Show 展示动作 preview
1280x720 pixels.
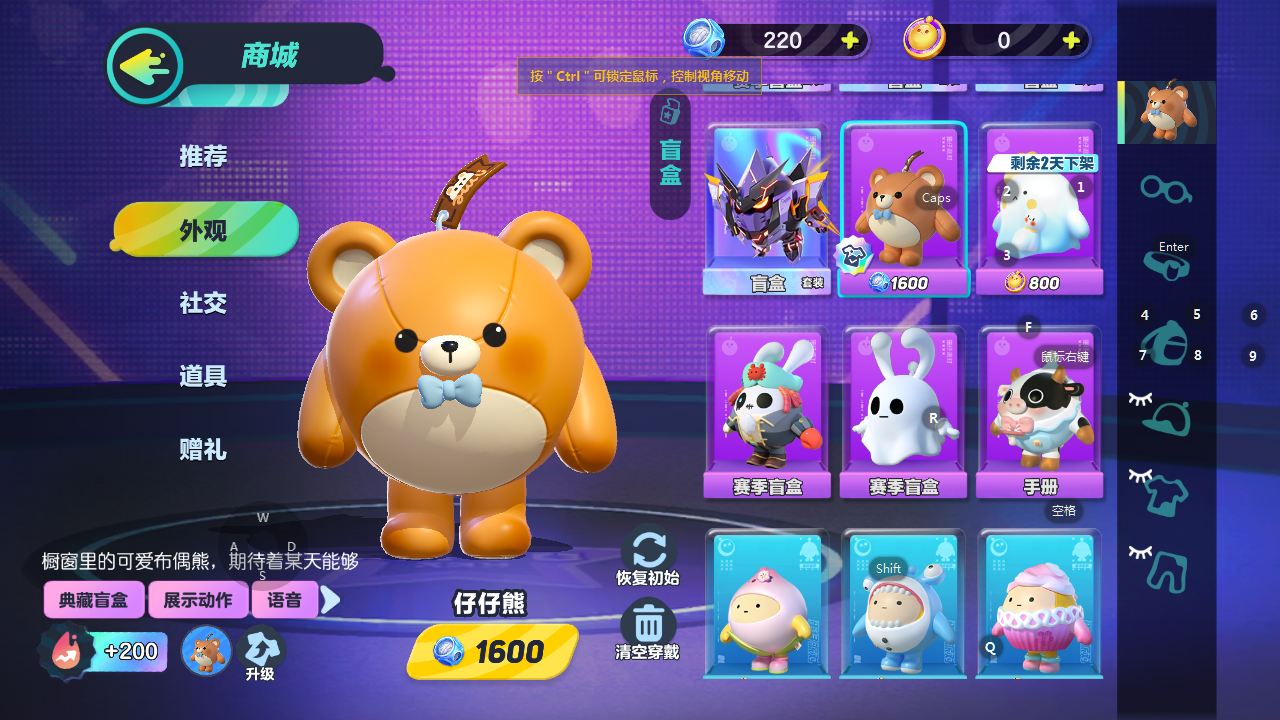coord(198,600)
